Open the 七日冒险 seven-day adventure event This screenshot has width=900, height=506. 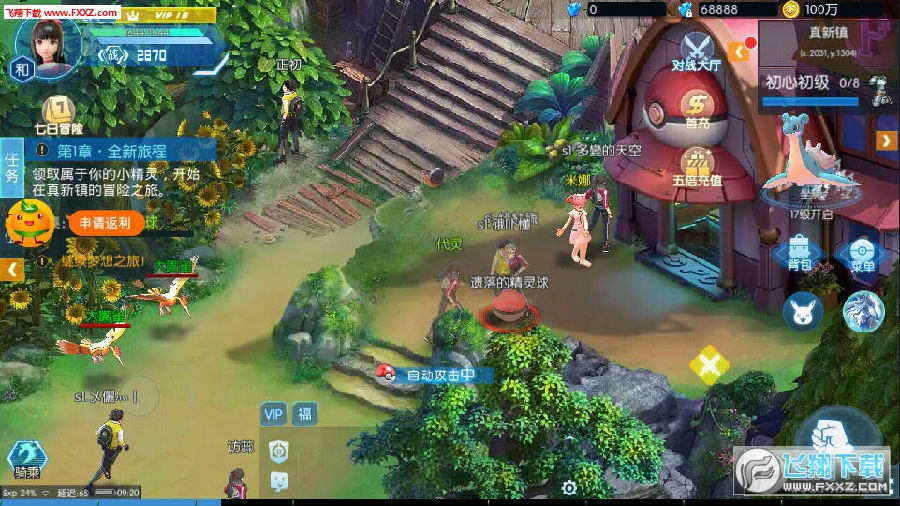pyautogui.click(x=58, y=115)
